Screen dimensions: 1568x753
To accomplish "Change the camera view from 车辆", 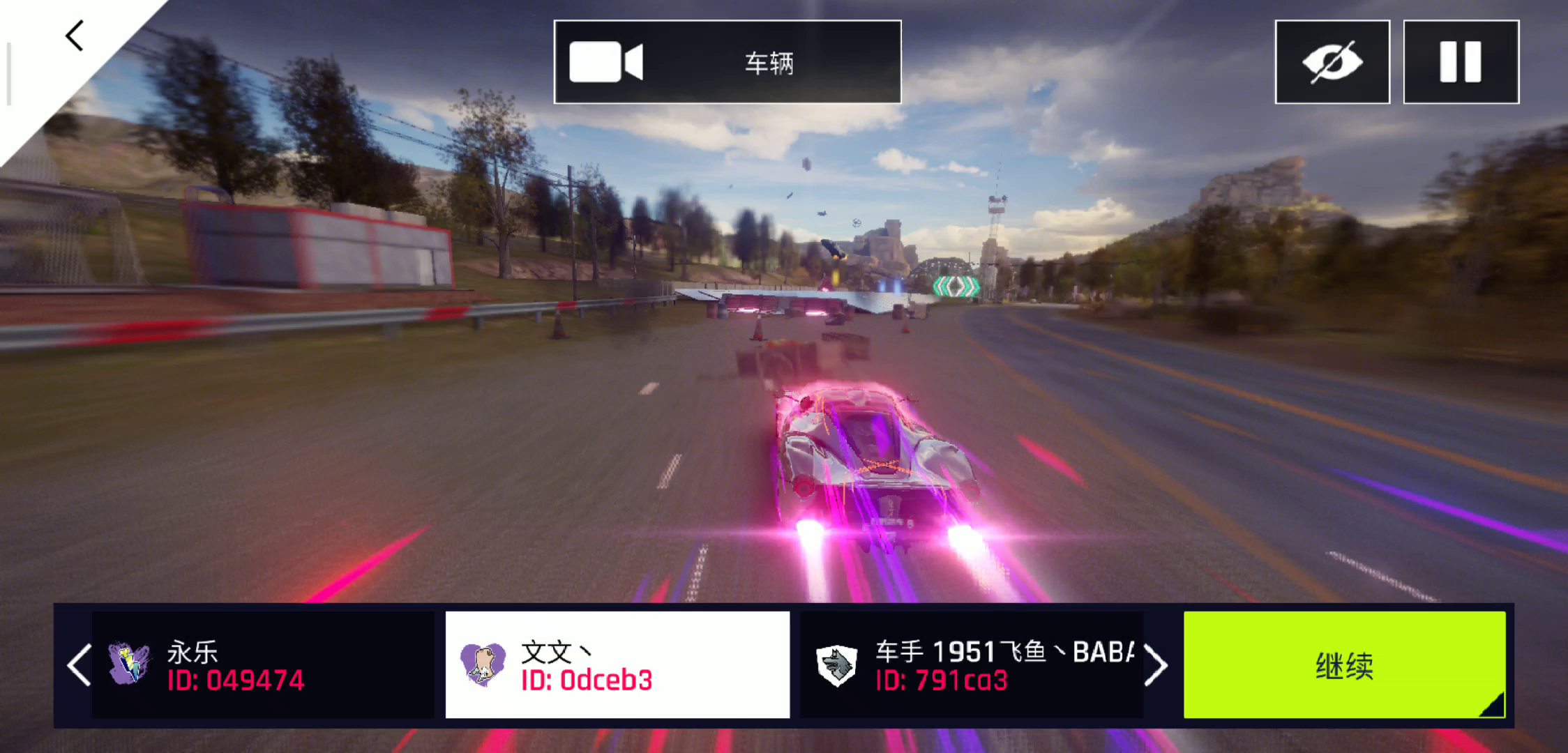I will pyautogui.click(x=728, y=62).
